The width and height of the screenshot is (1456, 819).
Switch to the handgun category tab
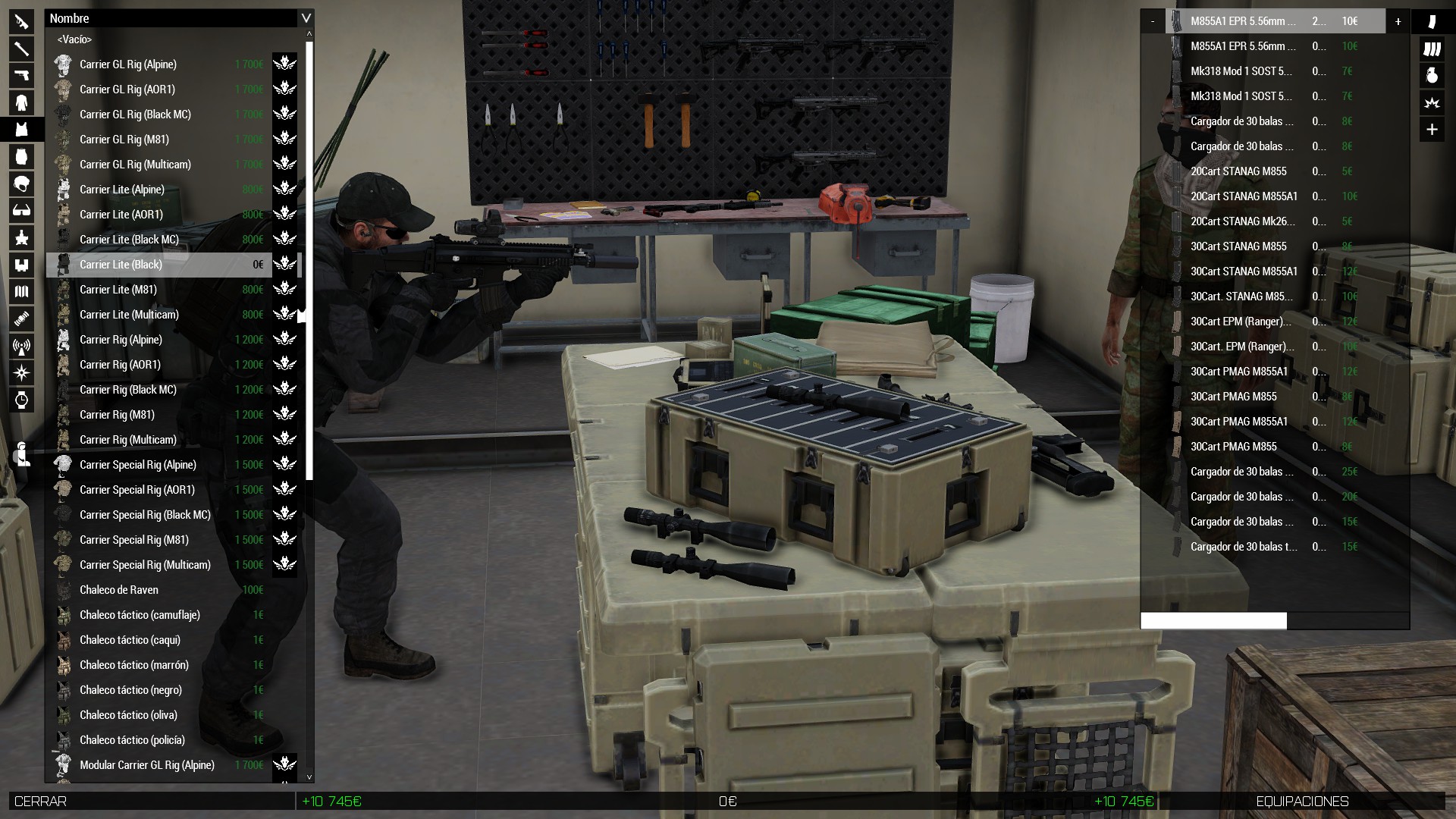tap(21, 75)
